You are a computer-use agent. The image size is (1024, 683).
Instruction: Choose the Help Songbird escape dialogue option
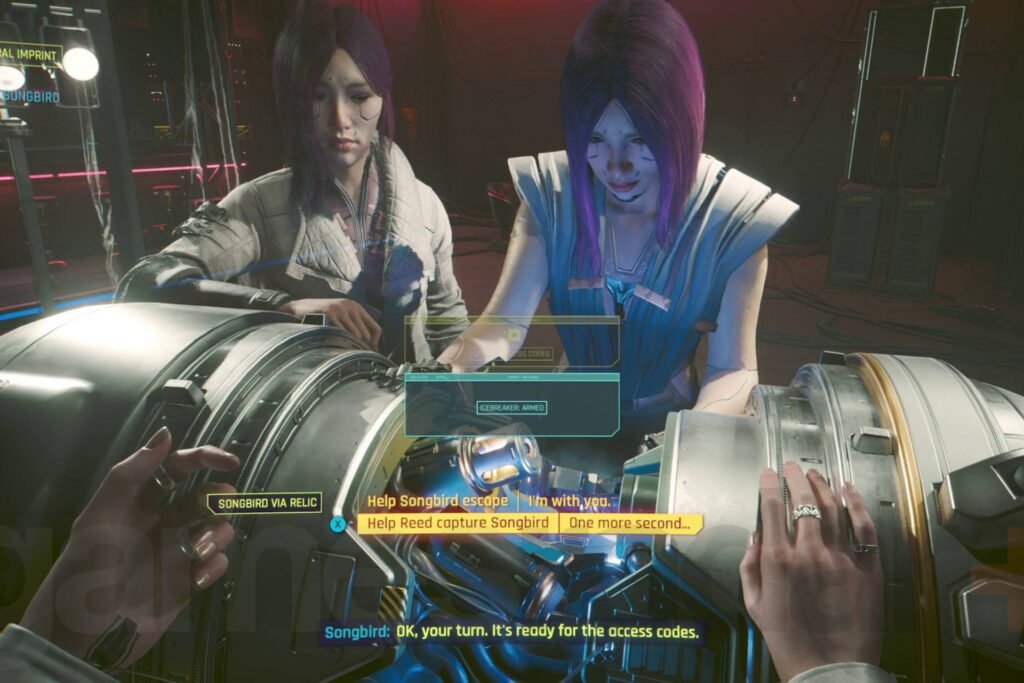pyautogui.click(x=437, y=500)
